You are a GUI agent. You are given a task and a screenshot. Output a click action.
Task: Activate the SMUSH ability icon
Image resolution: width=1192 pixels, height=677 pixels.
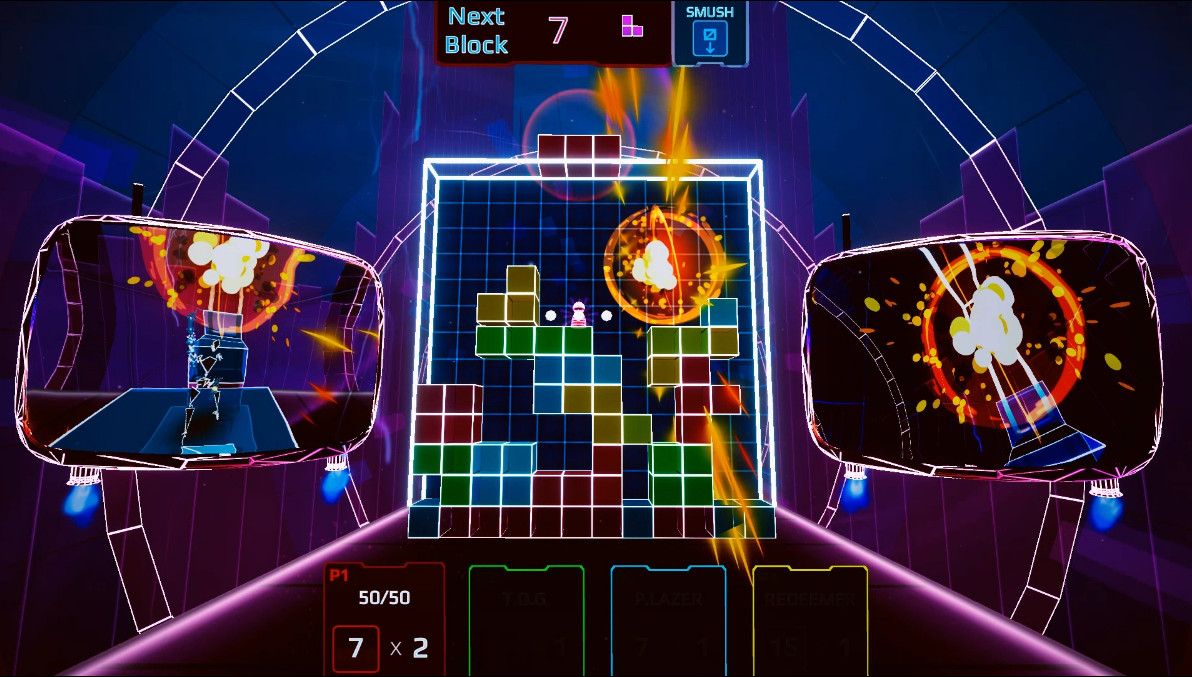(x=710, y=39)
